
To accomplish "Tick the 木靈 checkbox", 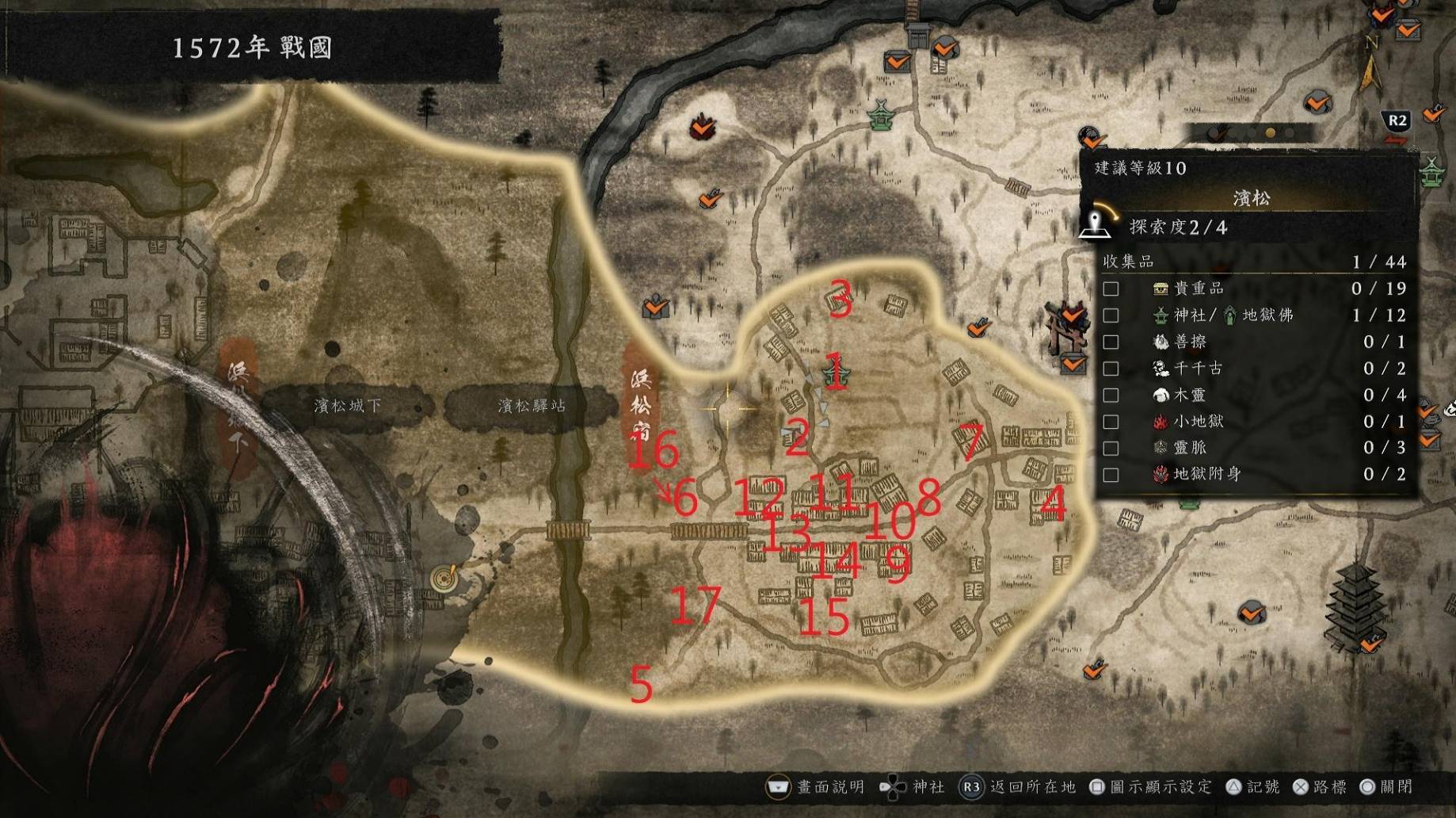I will pyautogui.click(x=1111, y=395).
